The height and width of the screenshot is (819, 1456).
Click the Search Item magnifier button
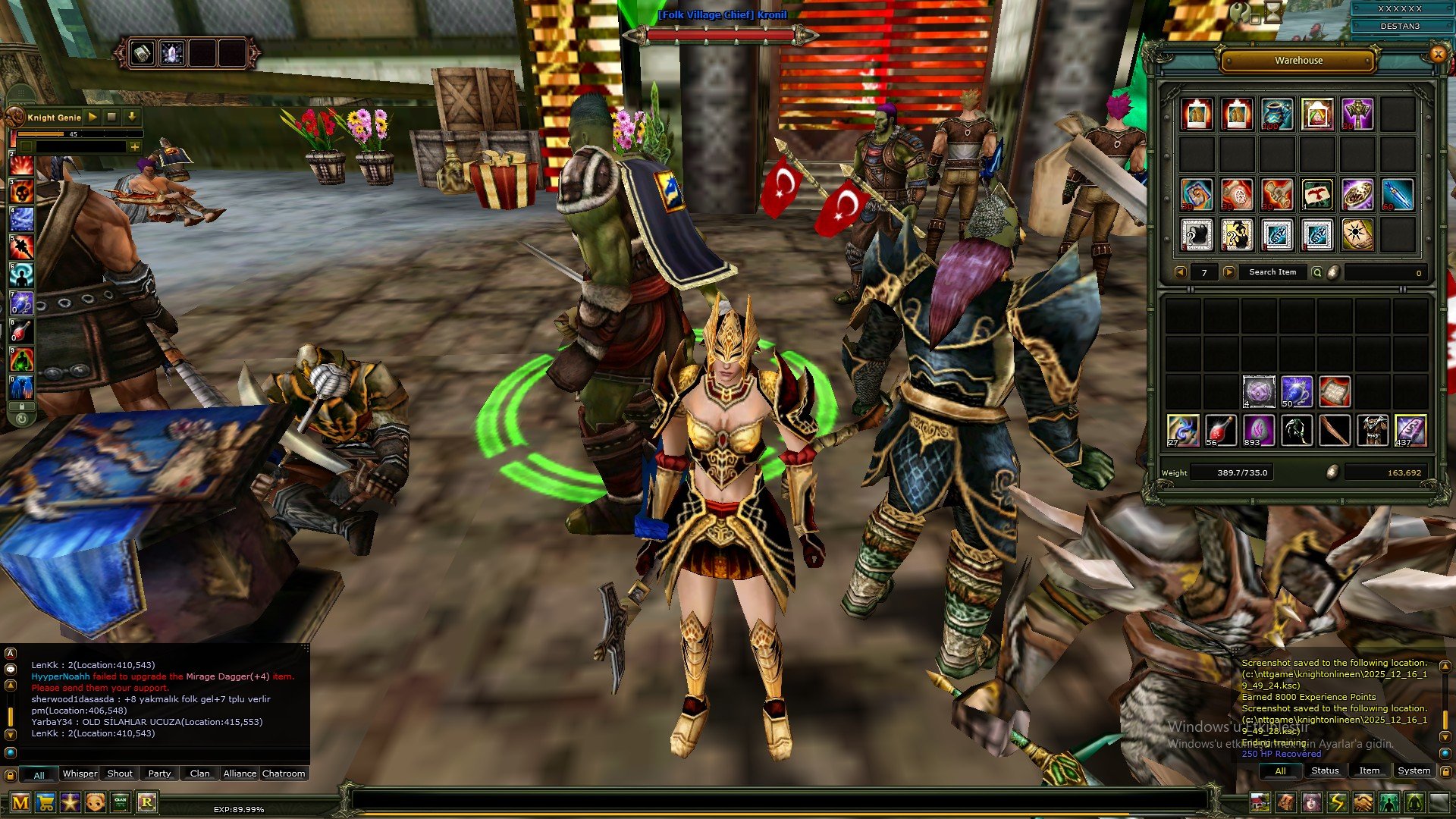coord(1317,272)
